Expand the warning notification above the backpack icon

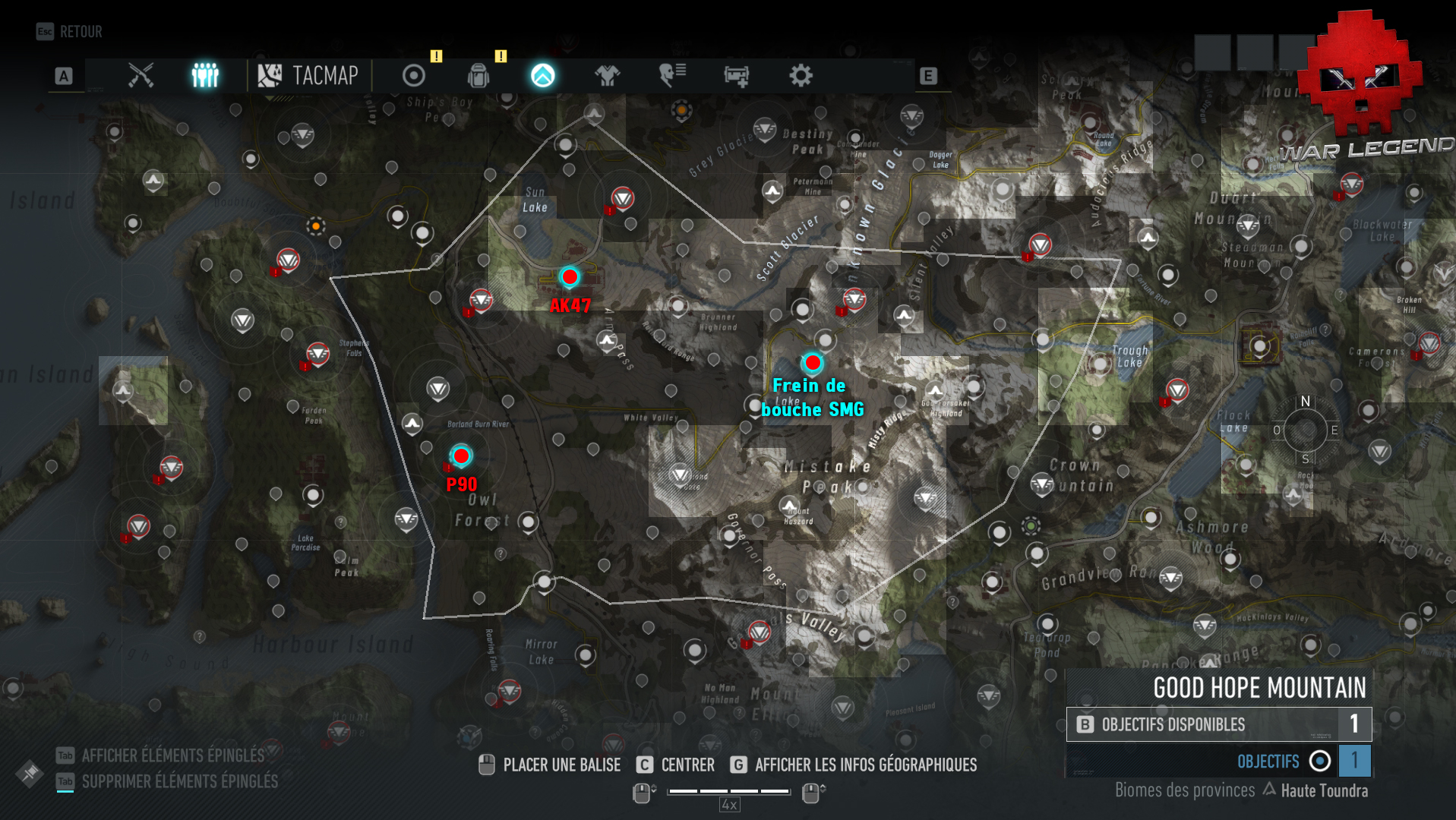click(500, 56)
